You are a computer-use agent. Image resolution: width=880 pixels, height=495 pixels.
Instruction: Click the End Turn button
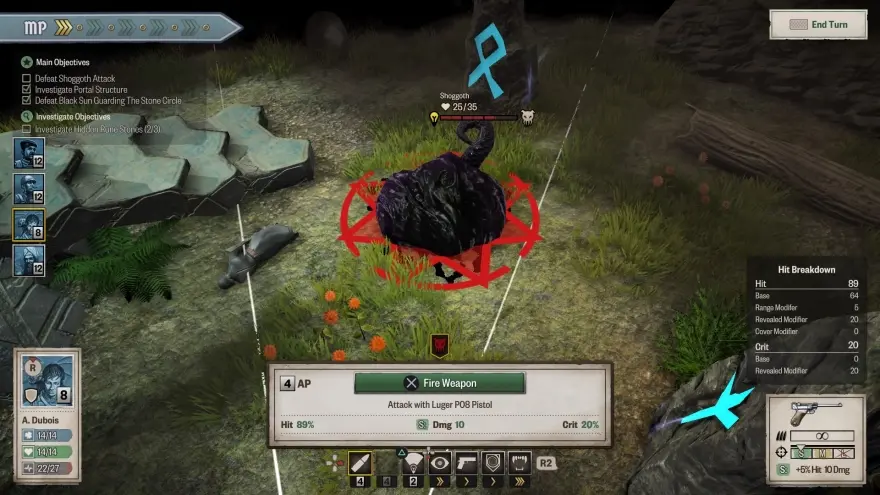point(818,24)
